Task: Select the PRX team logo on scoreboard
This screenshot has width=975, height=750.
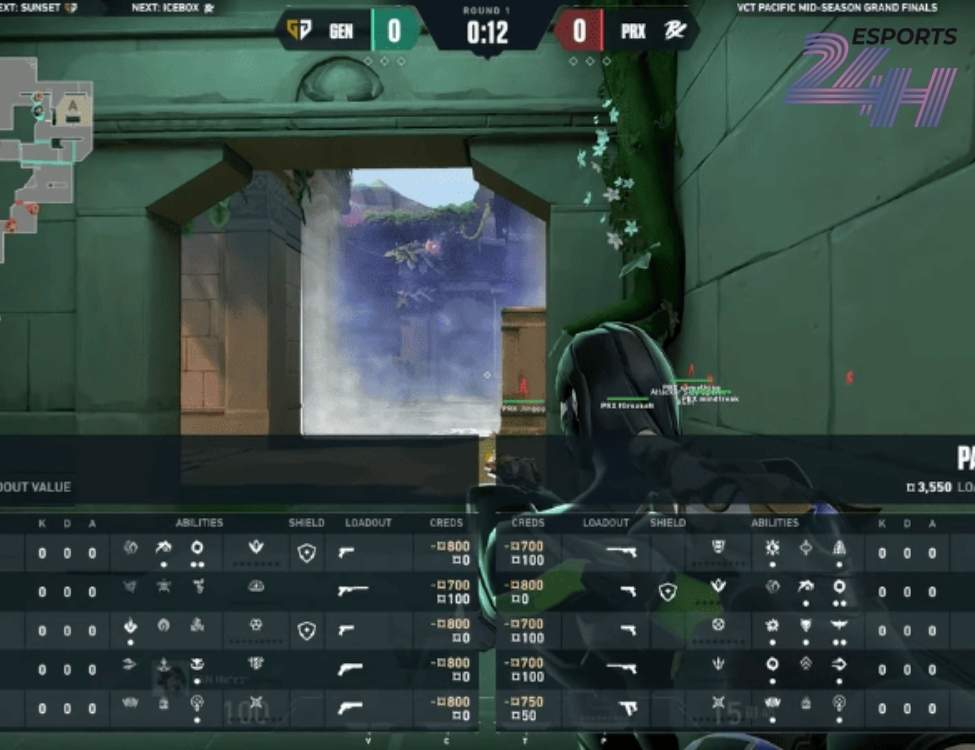Action: 674,30
